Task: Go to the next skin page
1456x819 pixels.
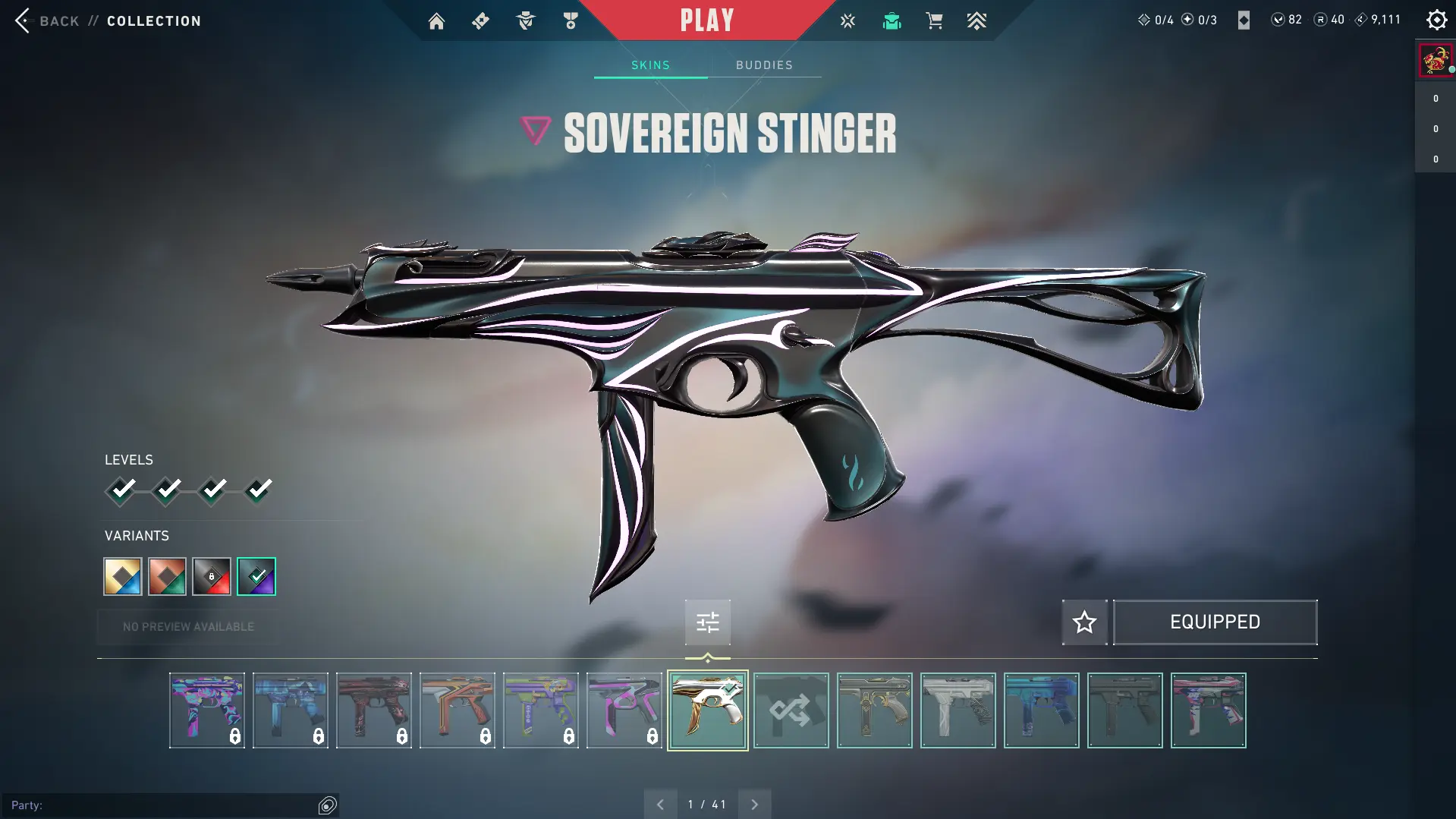Action: click(754, 805)
